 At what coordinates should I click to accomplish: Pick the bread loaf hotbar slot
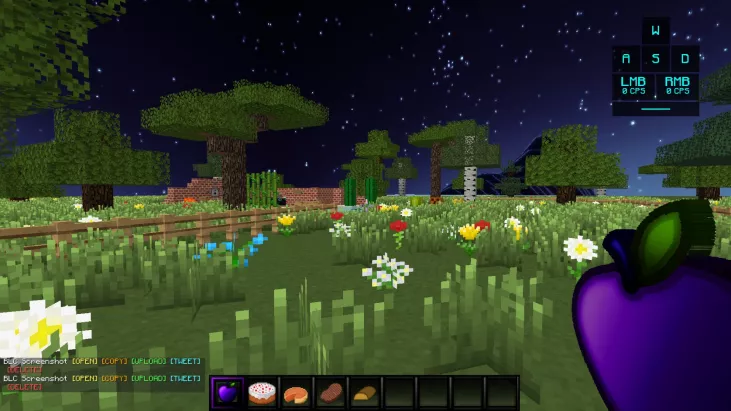(x=364, y=392)
